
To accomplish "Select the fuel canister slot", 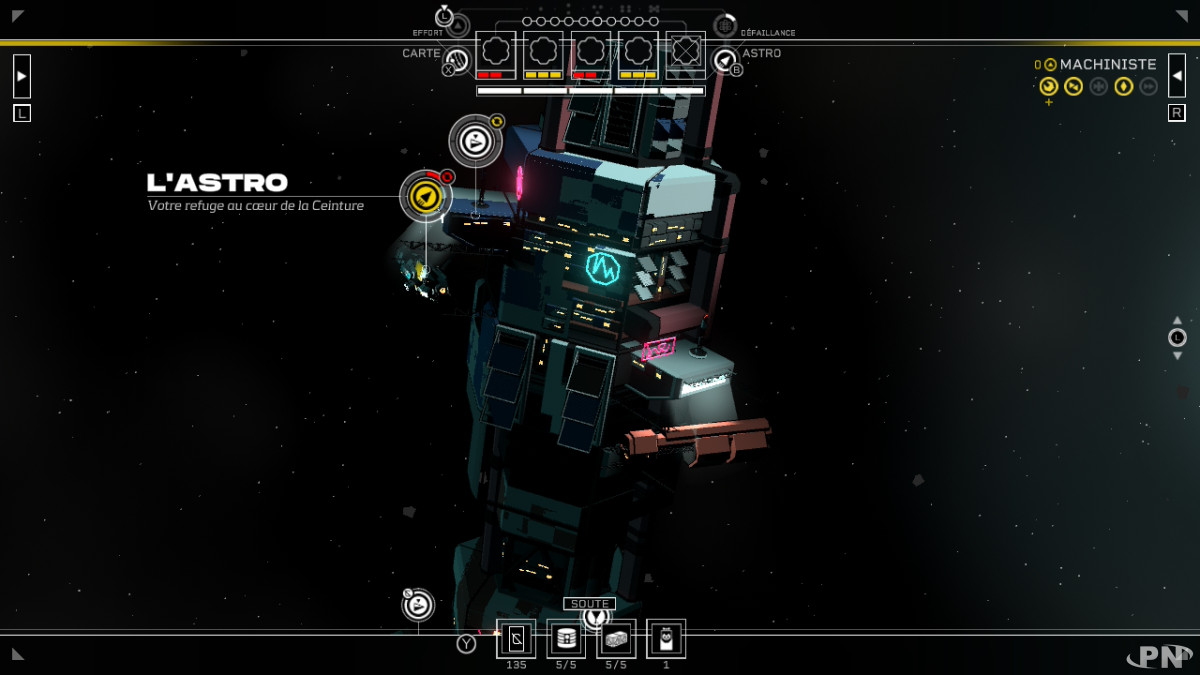I will coord(566,638).
